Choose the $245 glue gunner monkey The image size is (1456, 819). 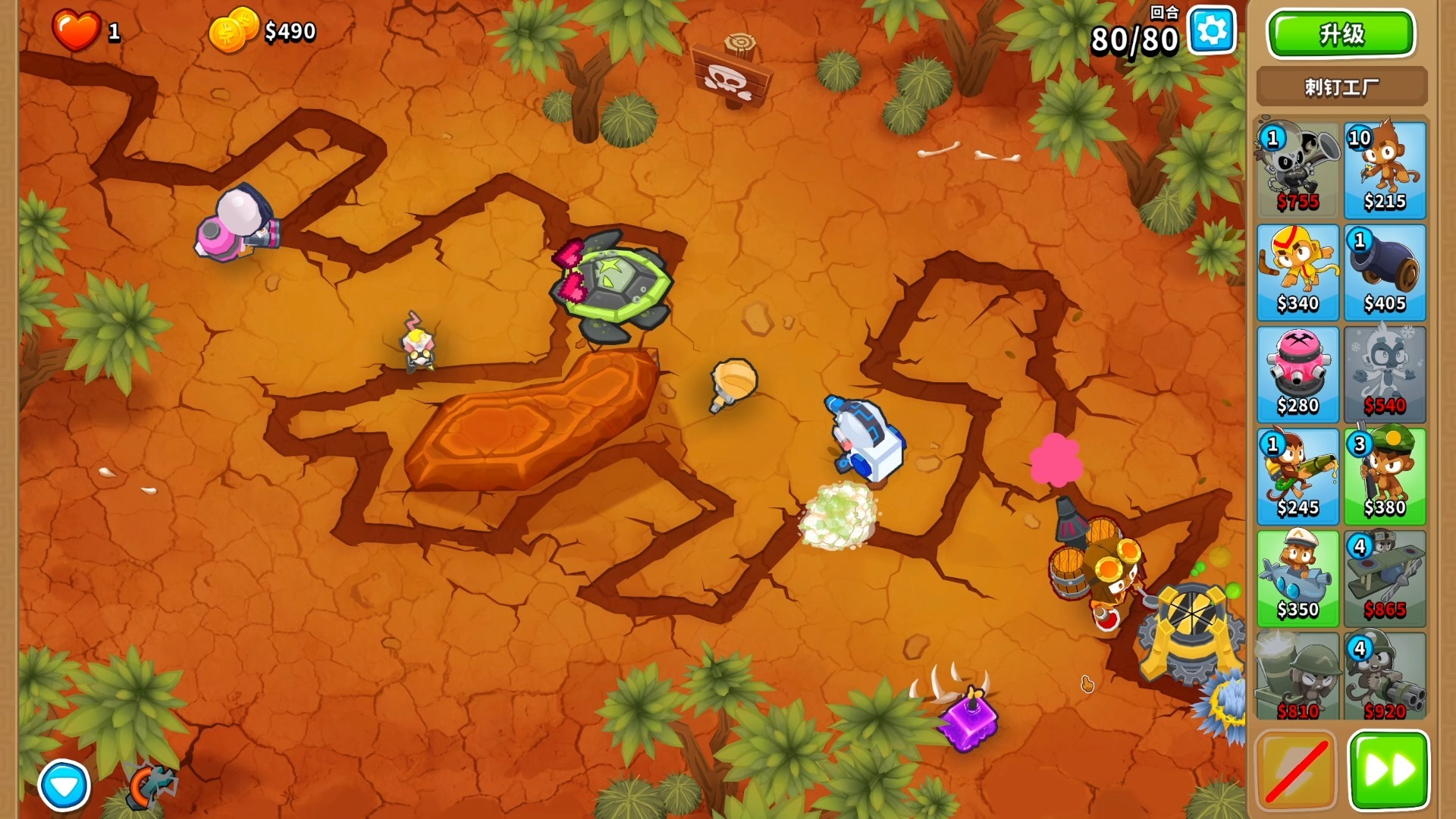[1298, 476]
